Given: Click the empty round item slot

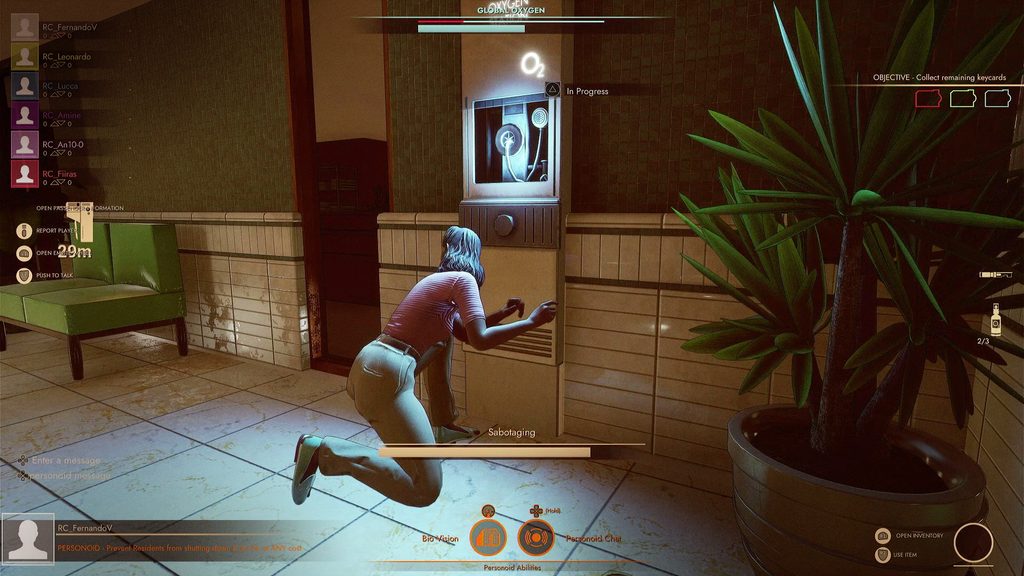Looking at the screenshot, I should coord(973,542).
